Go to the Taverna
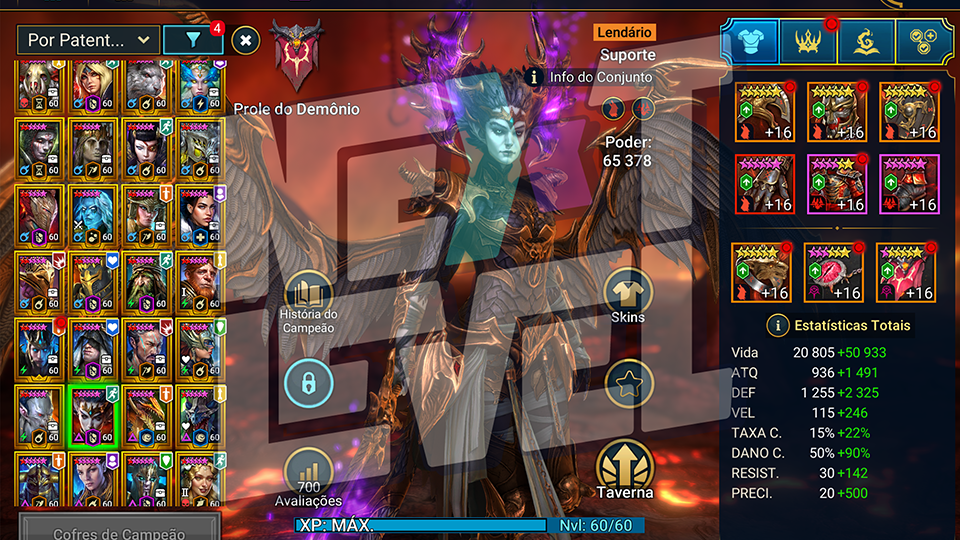Image resolution: width=960 pixels, height=540 pixels. [x=626, y=470]
